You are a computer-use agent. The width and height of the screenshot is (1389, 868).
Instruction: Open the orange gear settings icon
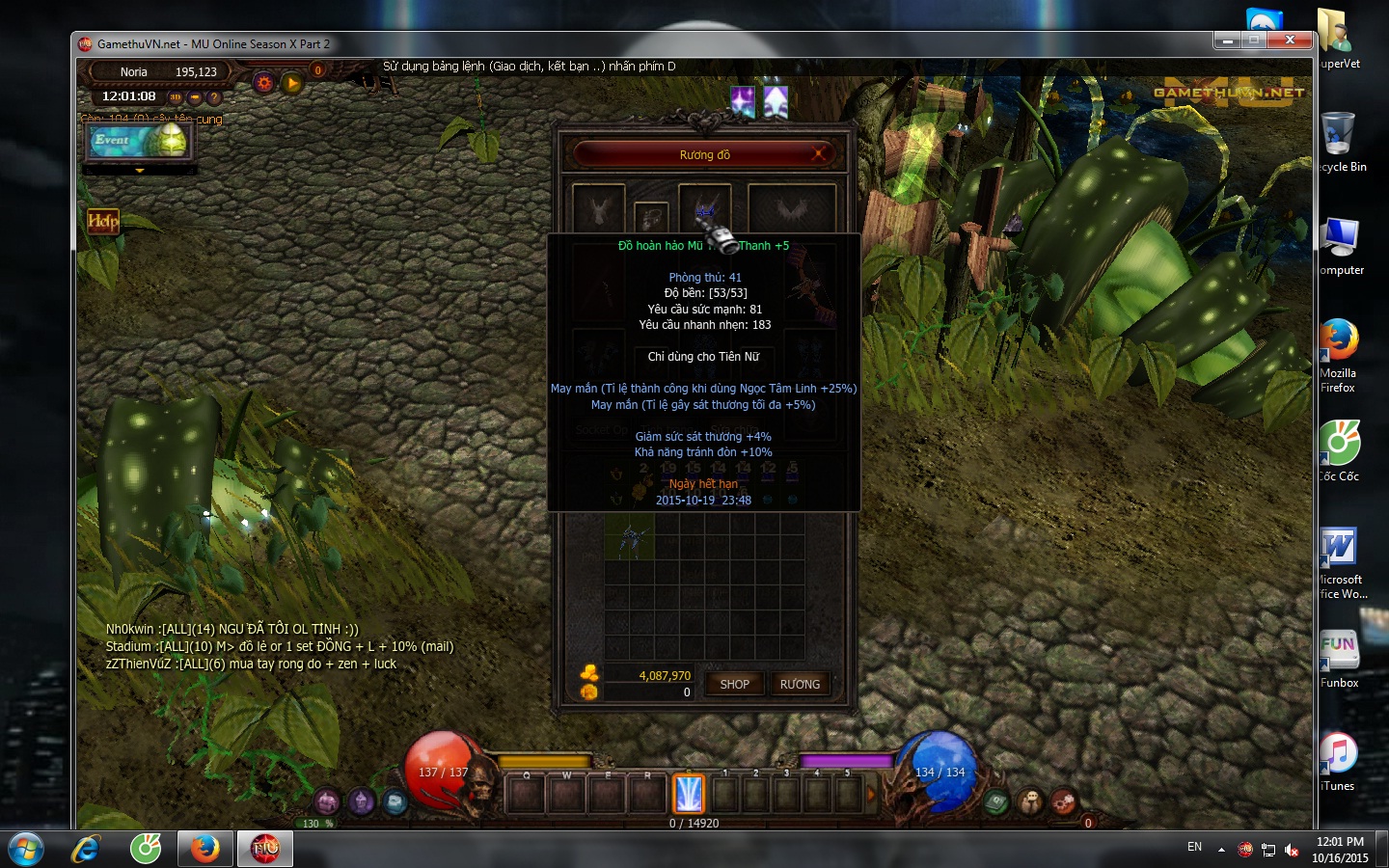[x=263, y=83]
